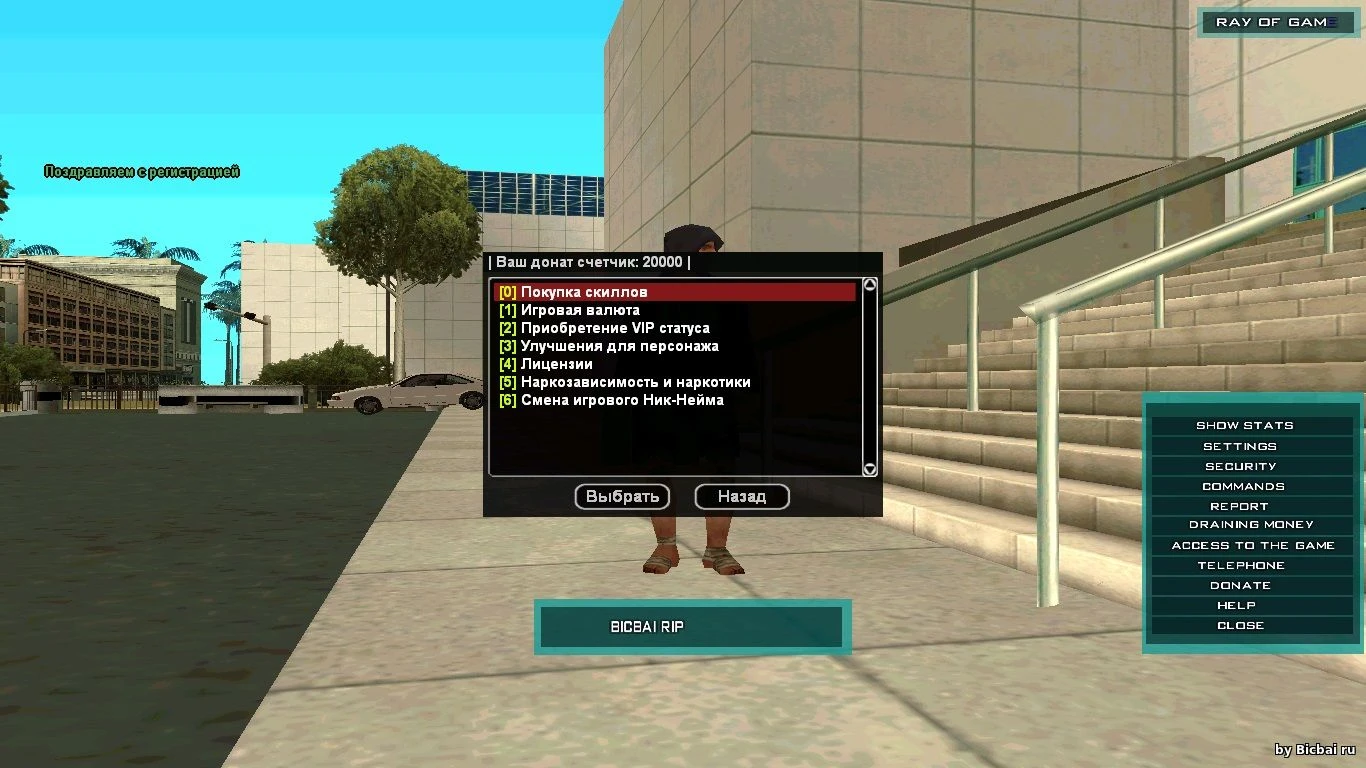Open the Donate side menu entry
1366x768 pixels.
tap(1240, 585)
